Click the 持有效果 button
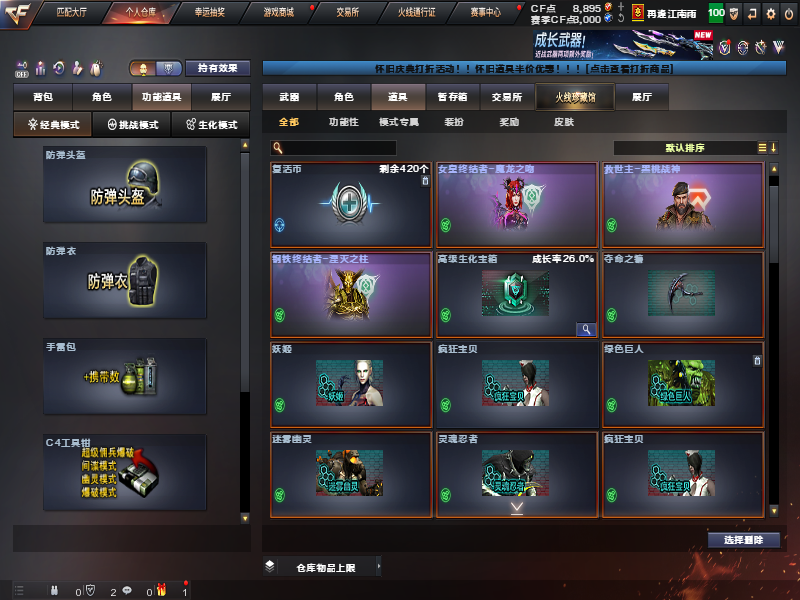Screen dimensions: 800x600 (217, 69)
